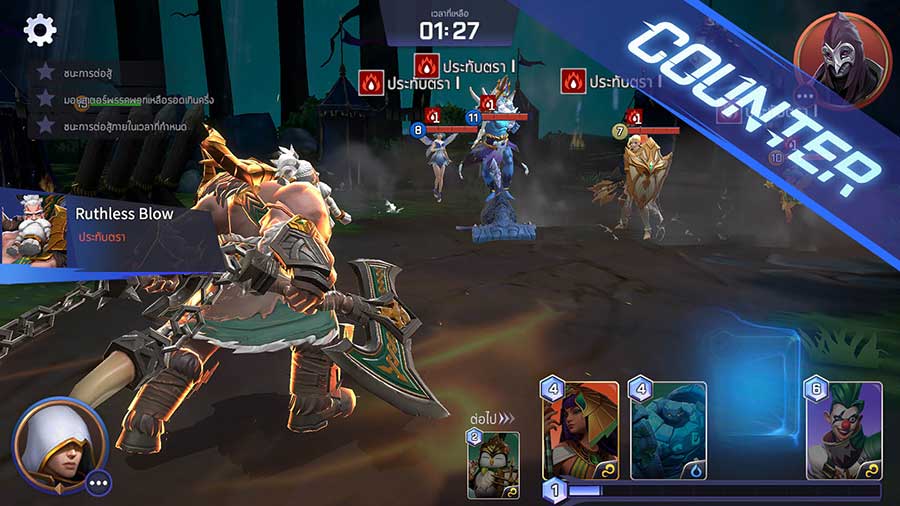View the masked opponent's avatar portrait
Image resolution: width=900 pixels, height=506 pixels.
point(842,60)
